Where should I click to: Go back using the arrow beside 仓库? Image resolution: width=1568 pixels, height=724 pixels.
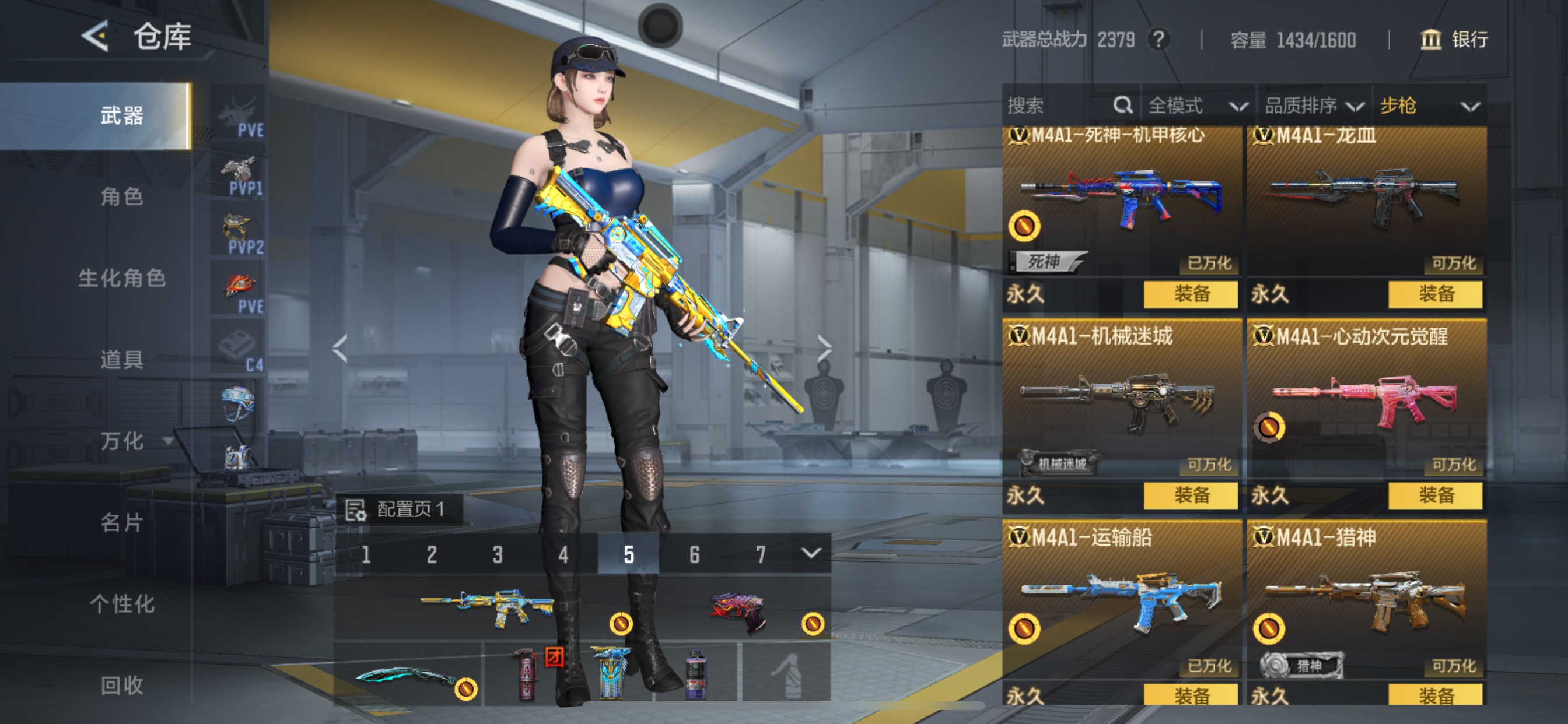pos(96,37)
